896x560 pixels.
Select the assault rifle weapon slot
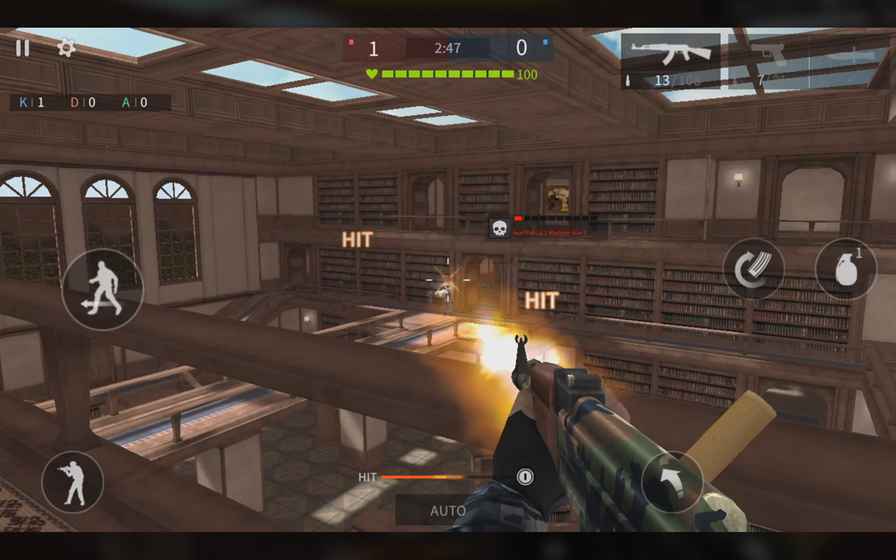point(670,61)
